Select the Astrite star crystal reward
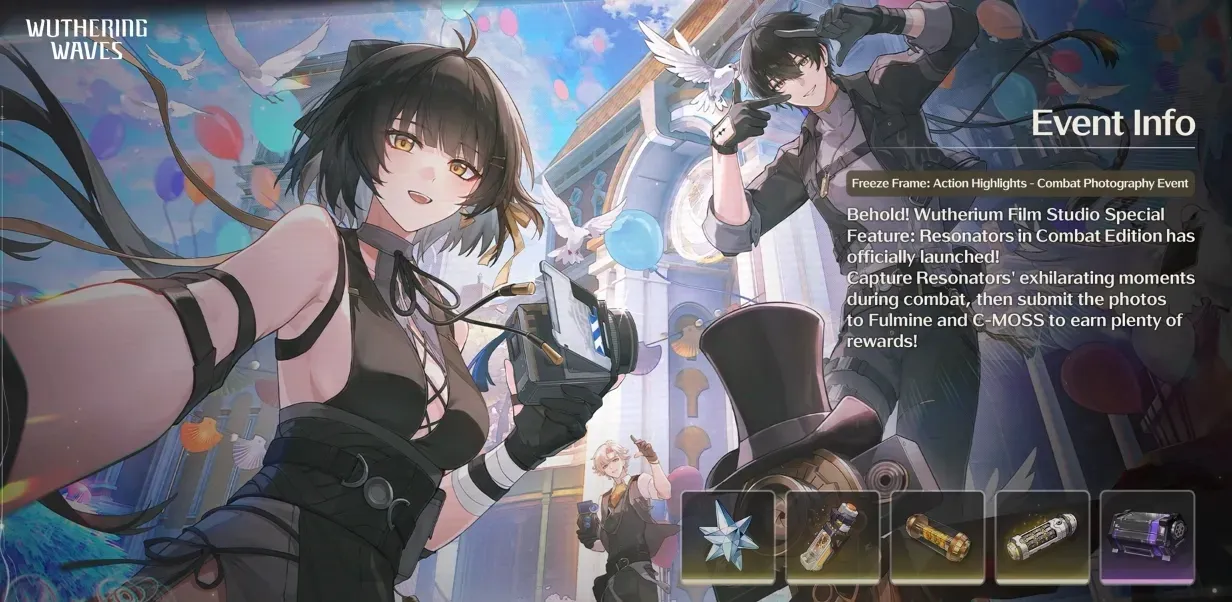1232x602 pixels. click(728, 537)
